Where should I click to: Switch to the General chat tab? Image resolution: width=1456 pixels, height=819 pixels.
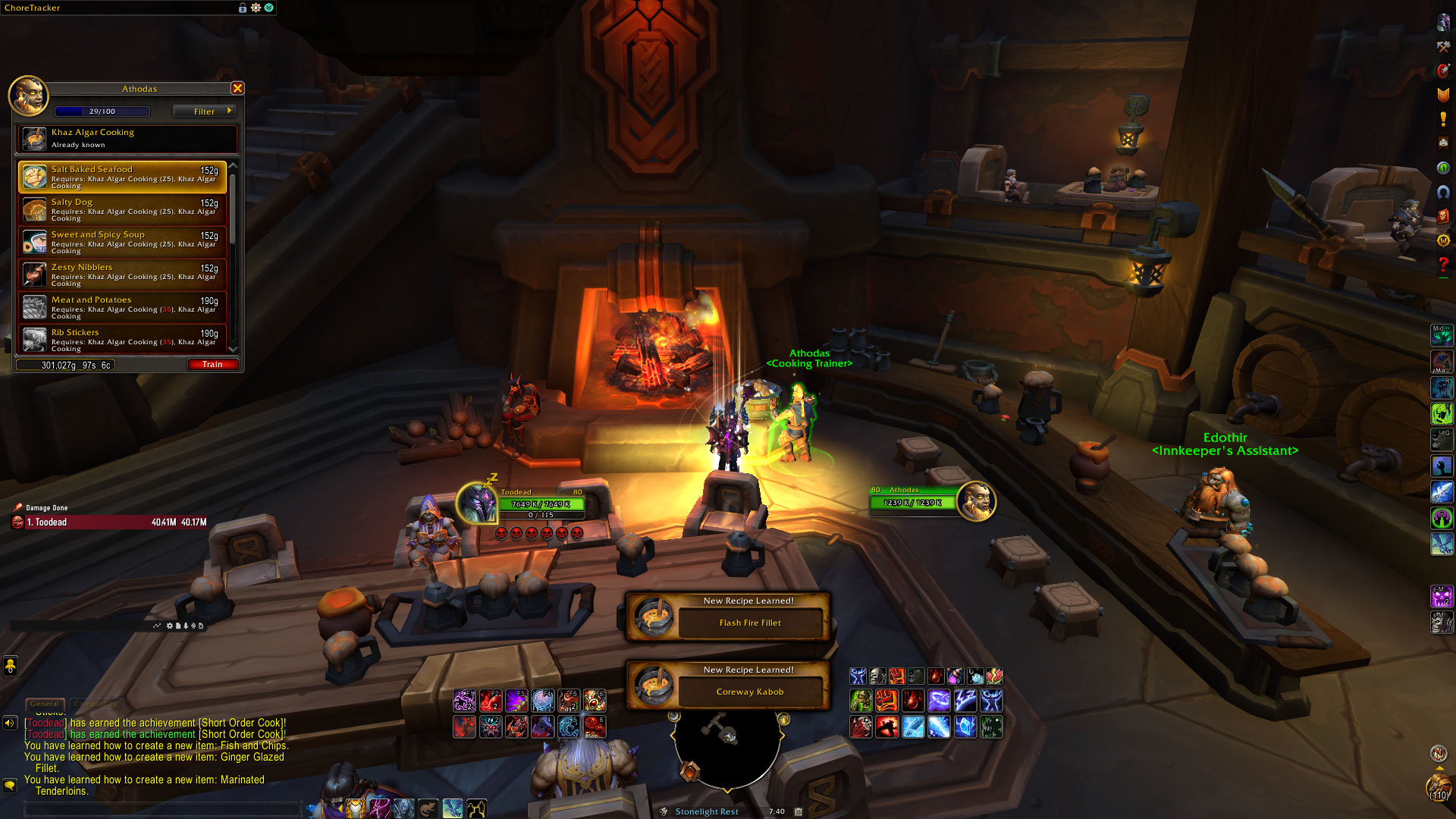coord(45,704)
